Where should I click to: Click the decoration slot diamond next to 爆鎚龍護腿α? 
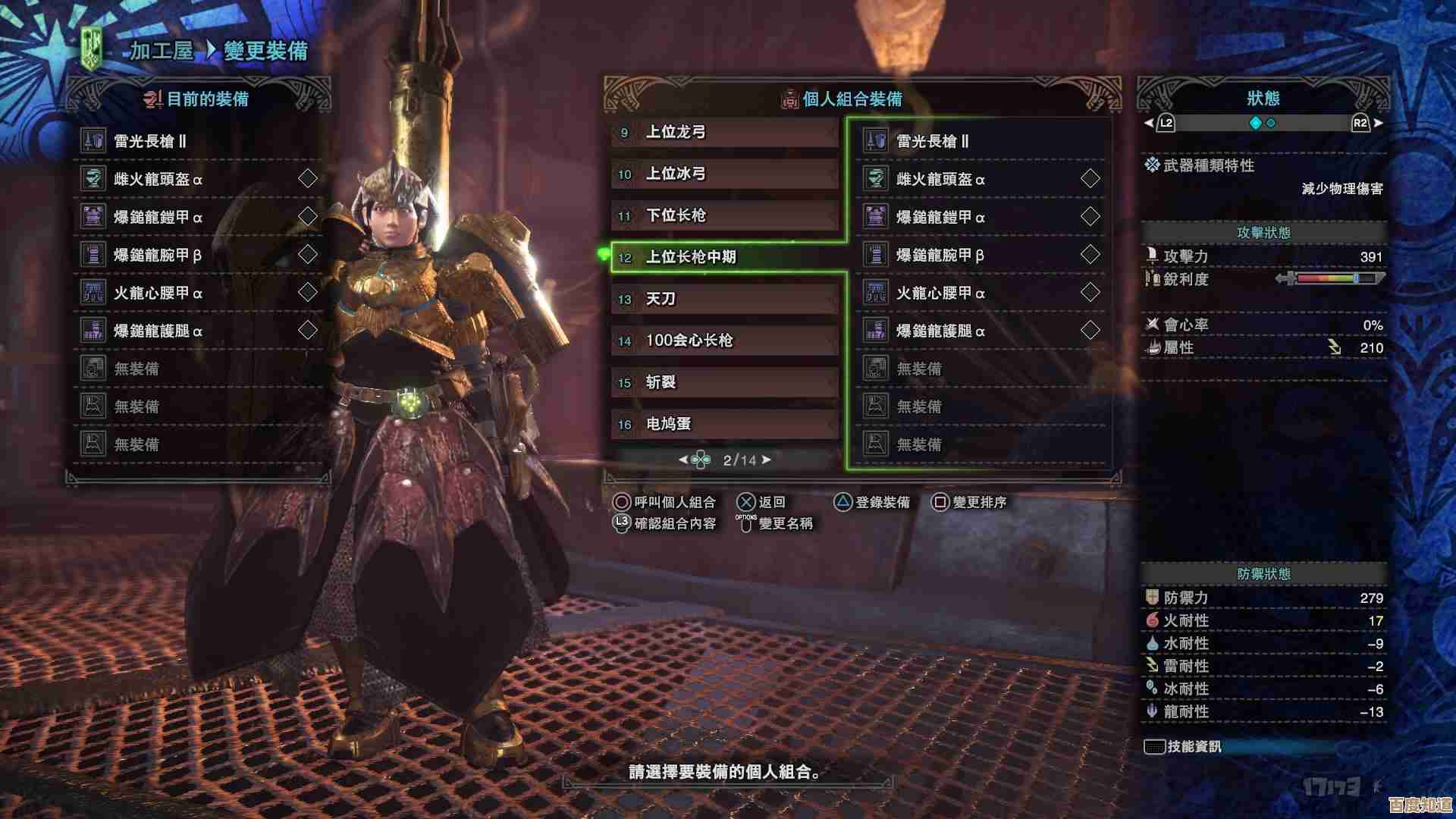(x=307, y=331)
